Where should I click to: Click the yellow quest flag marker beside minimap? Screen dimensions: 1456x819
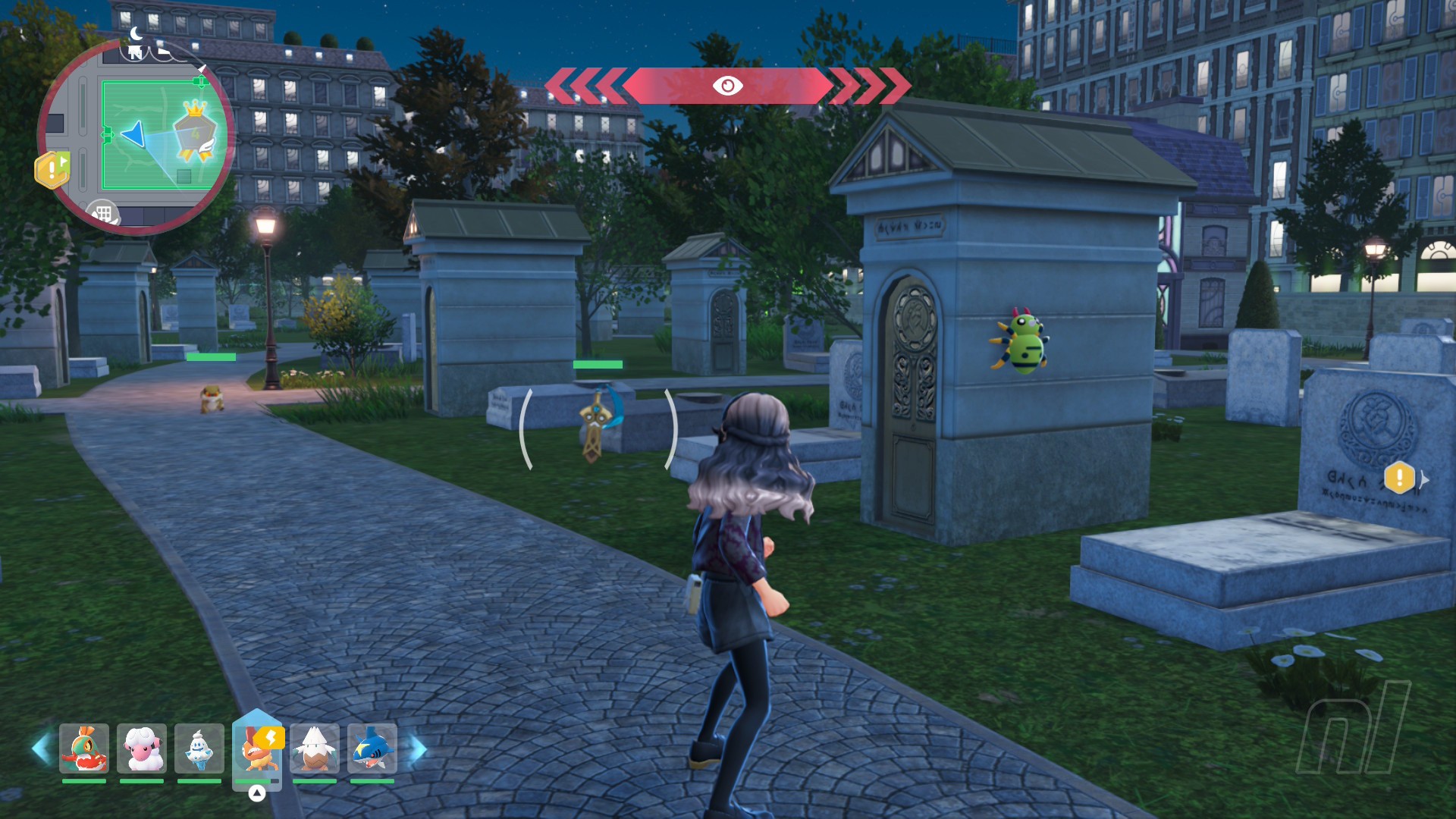coord(52,169)
